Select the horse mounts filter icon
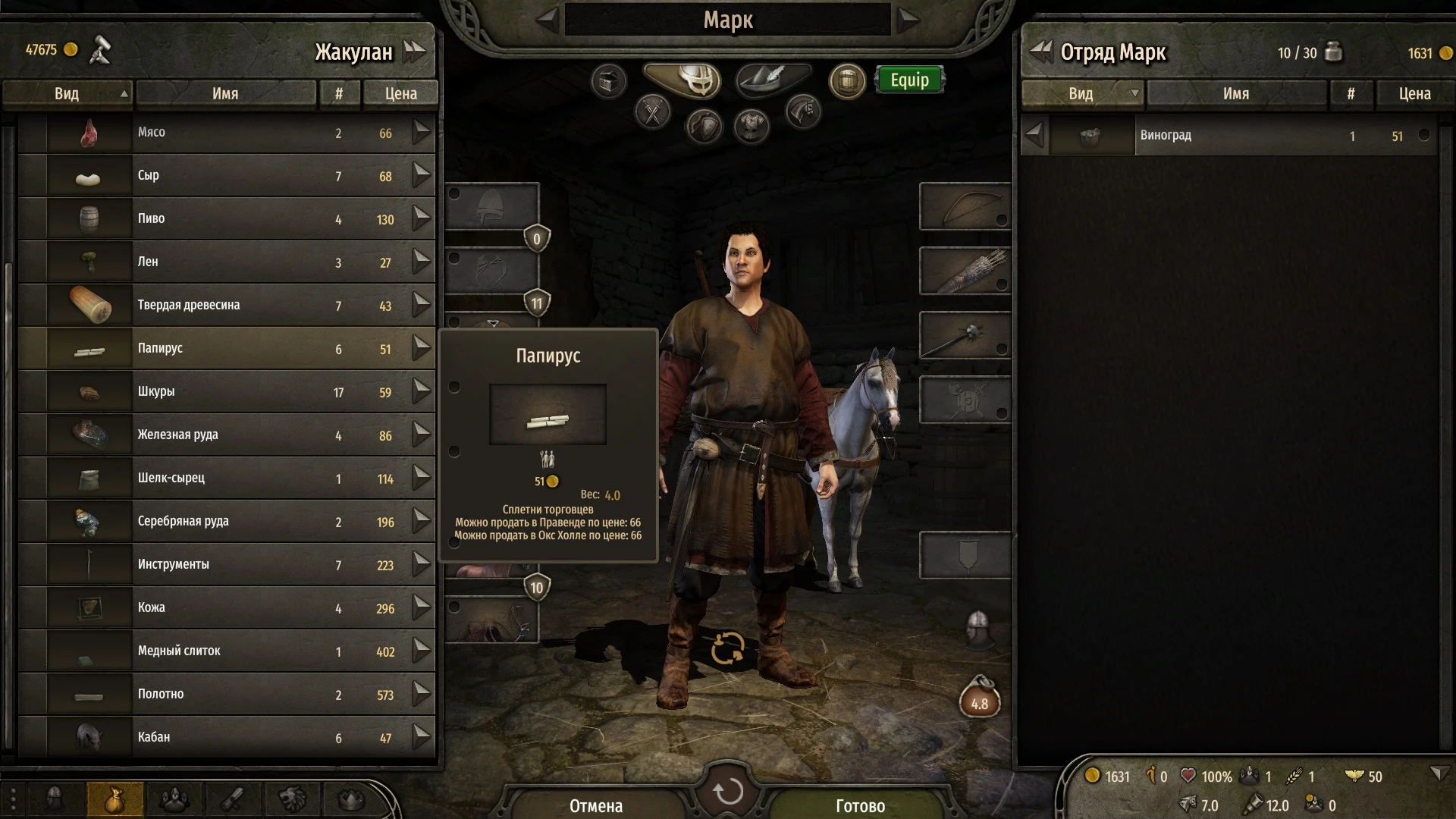Screen dimensions: 1456x819 802,110
